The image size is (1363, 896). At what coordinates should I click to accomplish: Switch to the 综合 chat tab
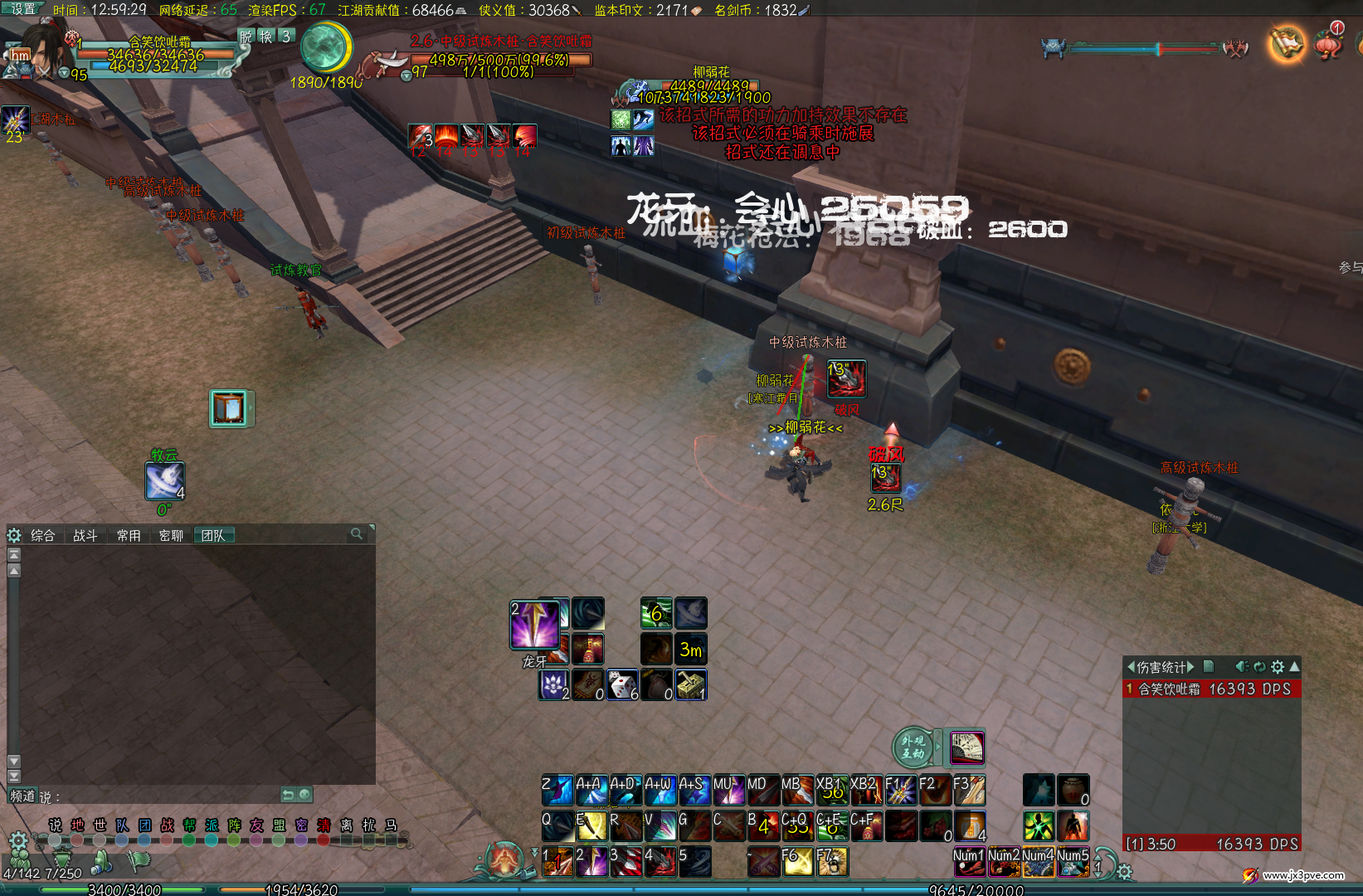42,536
